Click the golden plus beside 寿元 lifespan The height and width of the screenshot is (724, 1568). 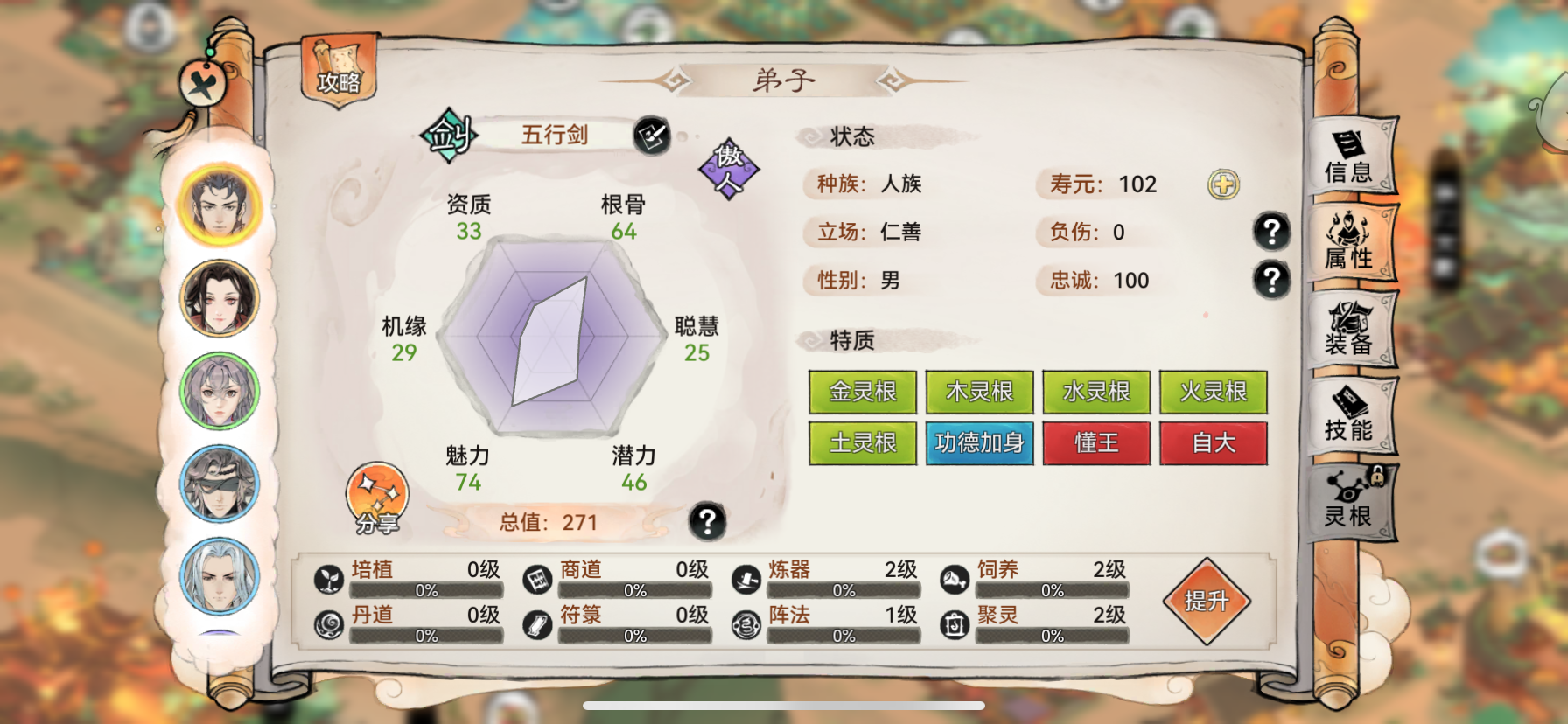1224,184
